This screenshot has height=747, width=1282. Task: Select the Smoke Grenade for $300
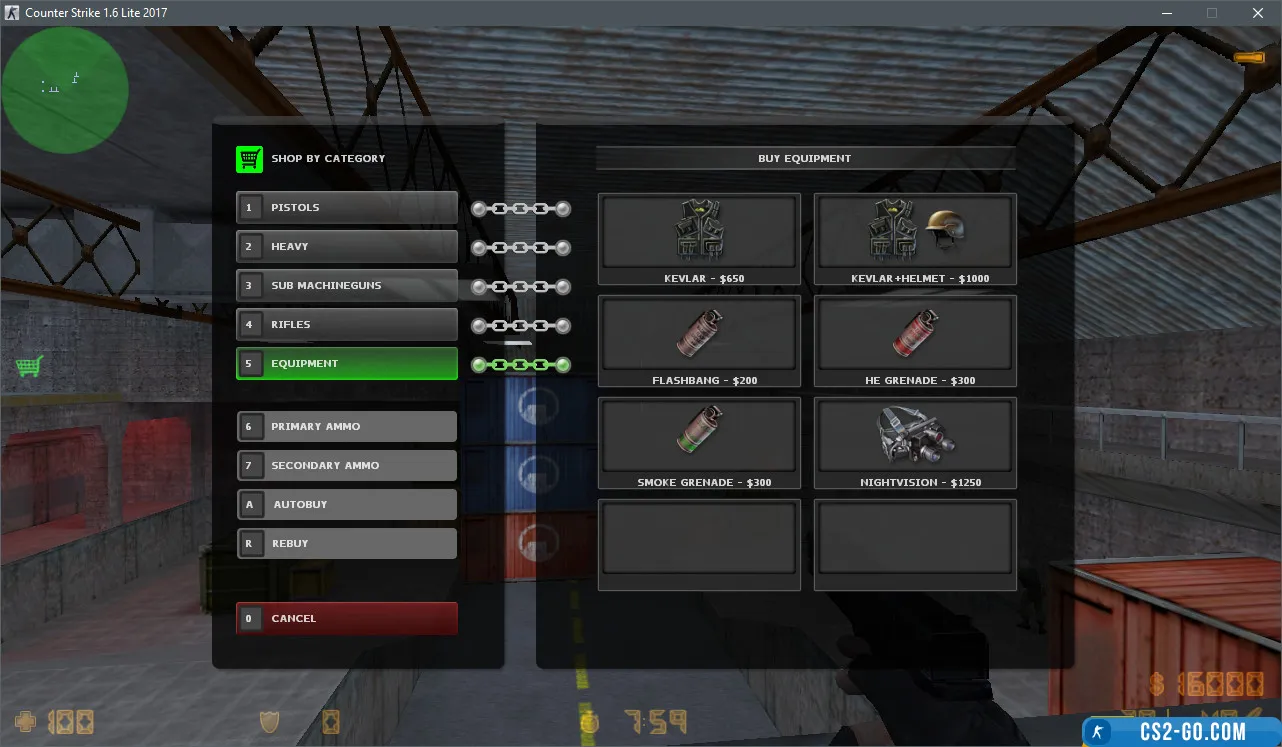699,443
